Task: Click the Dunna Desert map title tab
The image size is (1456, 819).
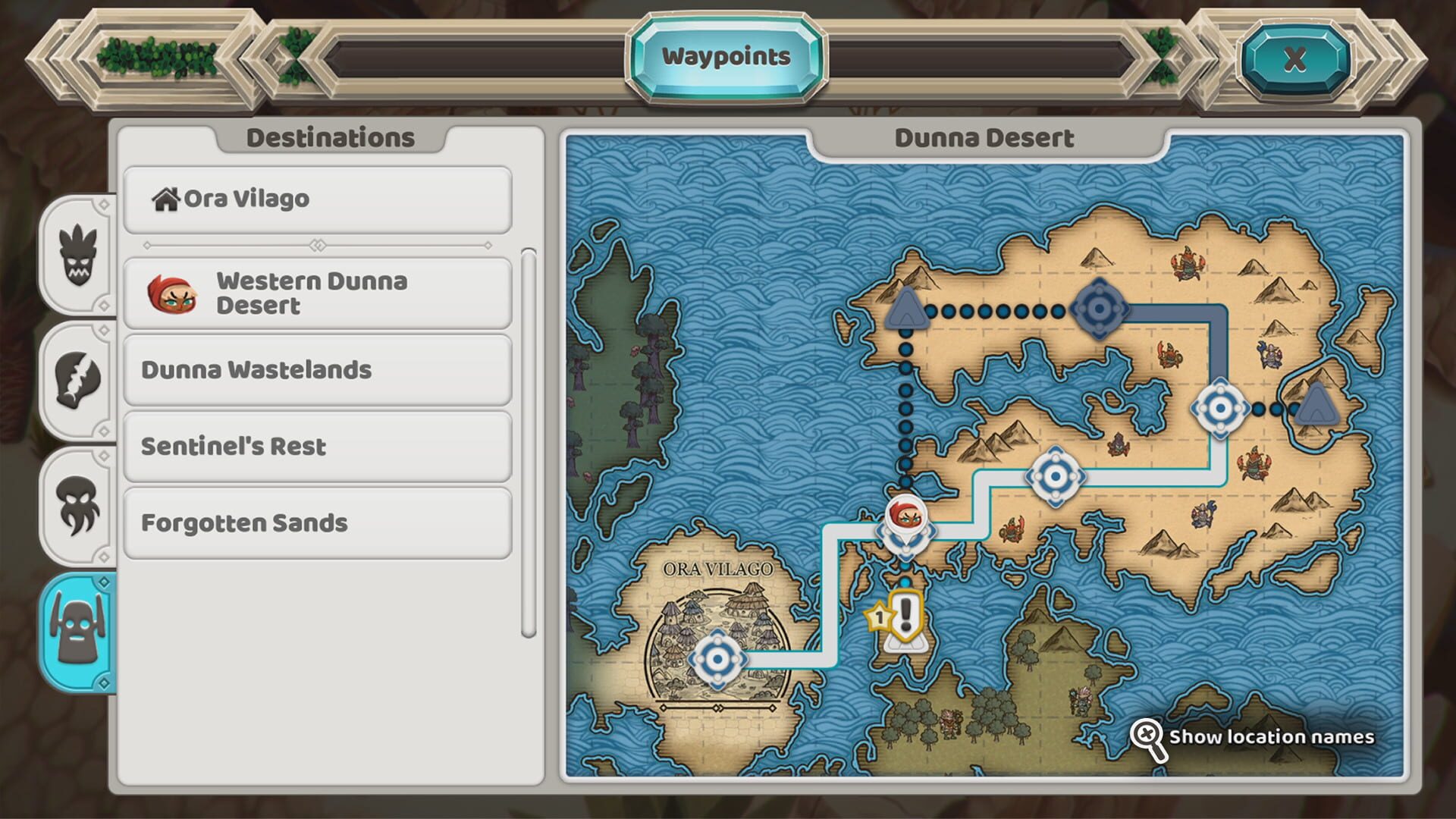Action: [984, 138]
